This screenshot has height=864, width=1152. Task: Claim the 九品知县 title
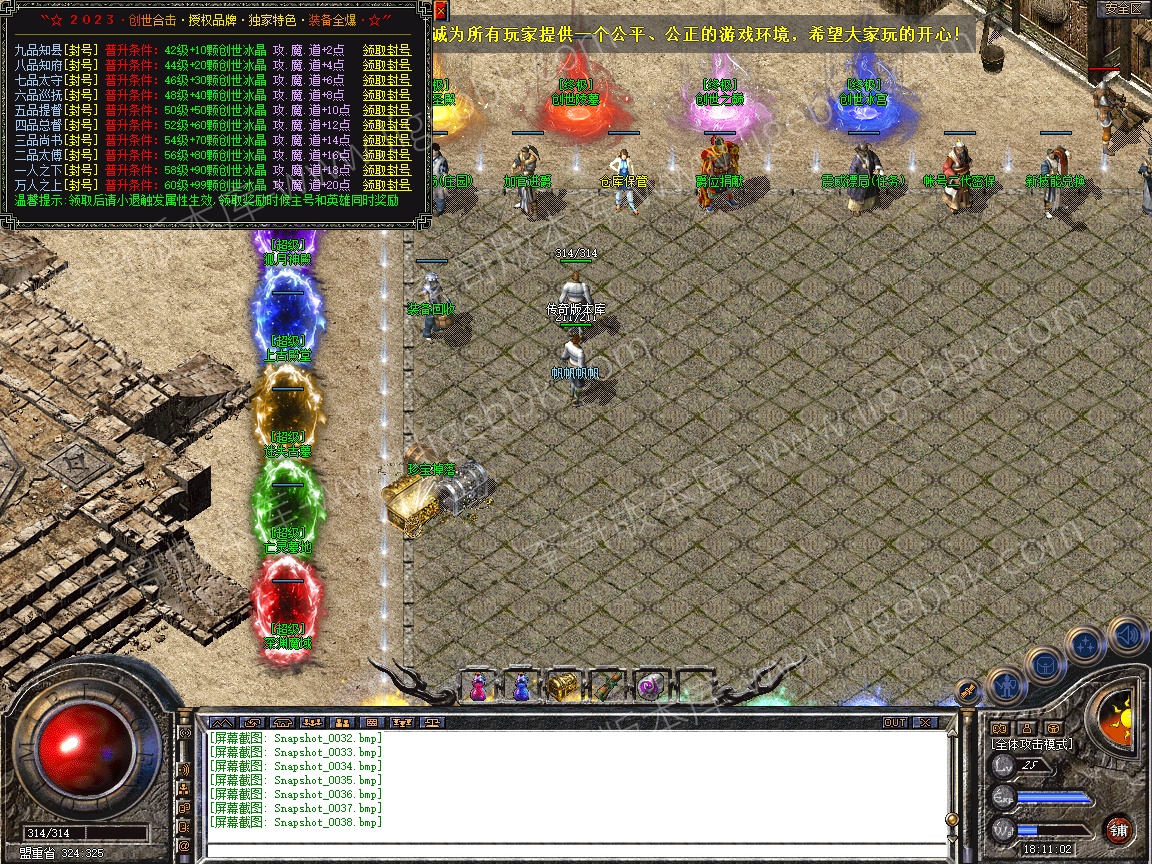click(x=386, y=49)
